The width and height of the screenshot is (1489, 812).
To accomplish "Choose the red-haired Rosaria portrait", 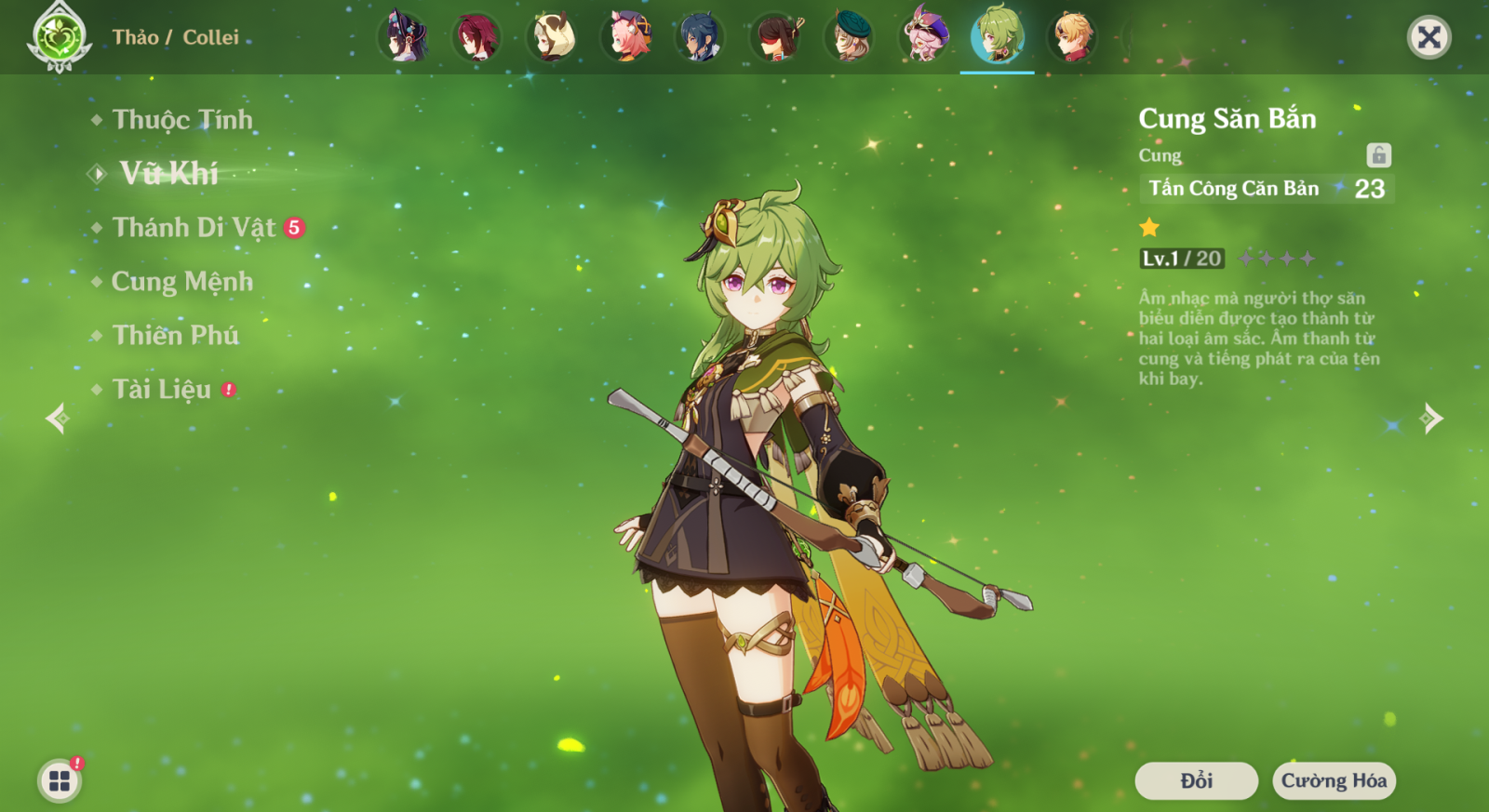I will (476, 37).
